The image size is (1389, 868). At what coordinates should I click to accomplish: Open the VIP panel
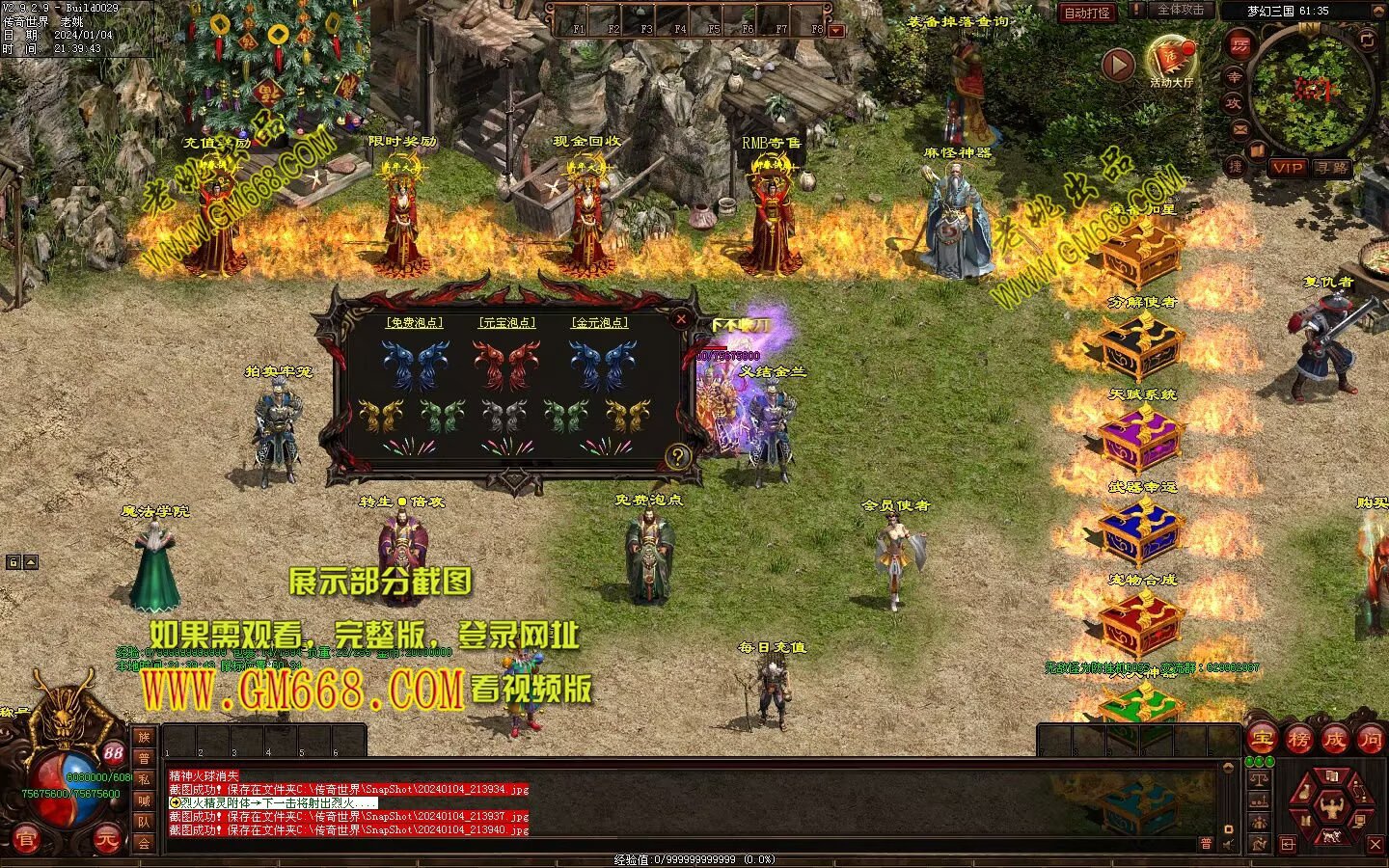pyautogui.click(x=1287, y=168)
